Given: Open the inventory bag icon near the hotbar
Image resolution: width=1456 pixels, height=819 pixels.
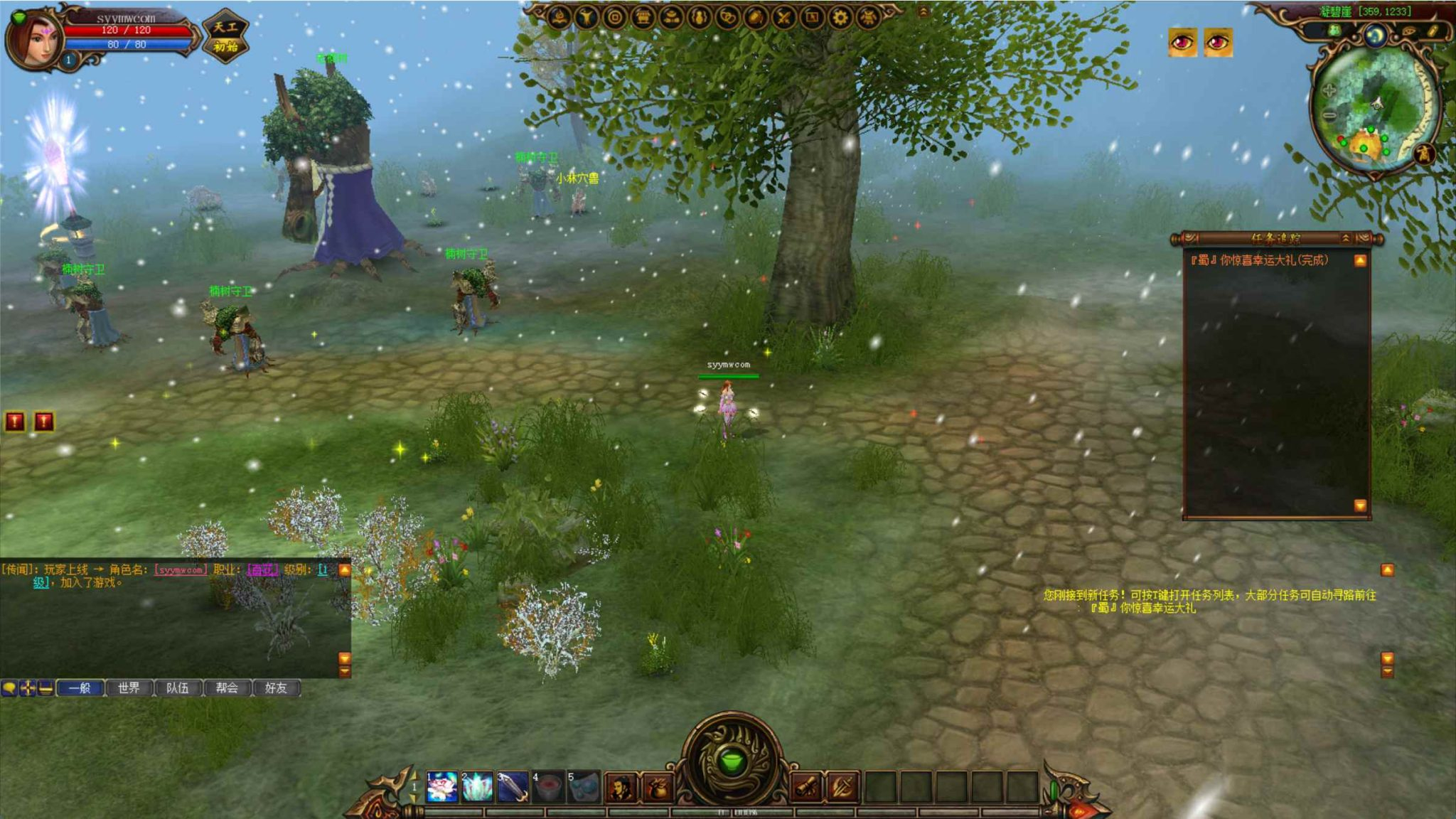Looking at the screenshot, I should [x=658, y=786].
